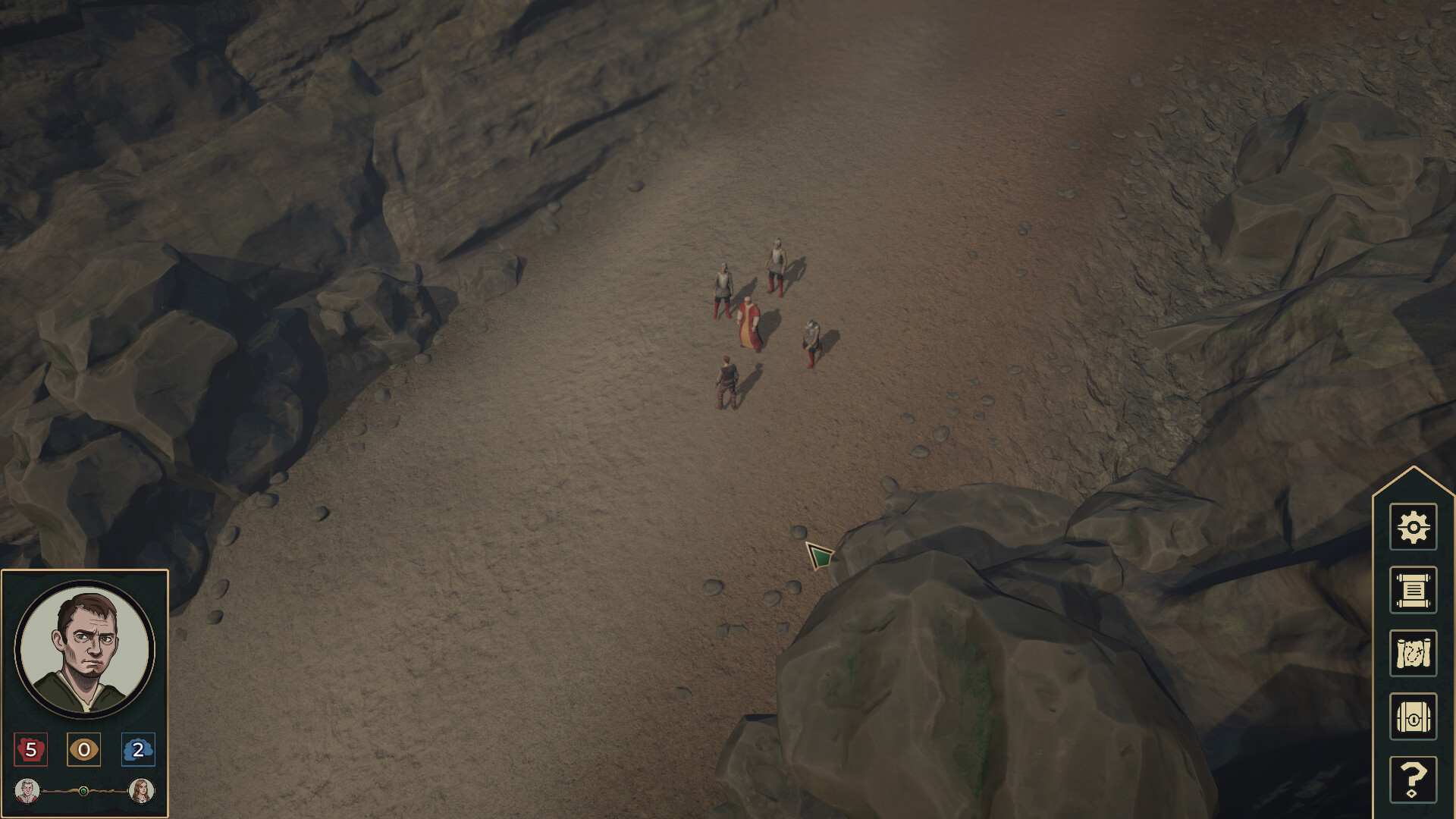This screenshot has height=819, width=1456.
Task: Click the red fist strength indicator
Action: click(31, 750)
